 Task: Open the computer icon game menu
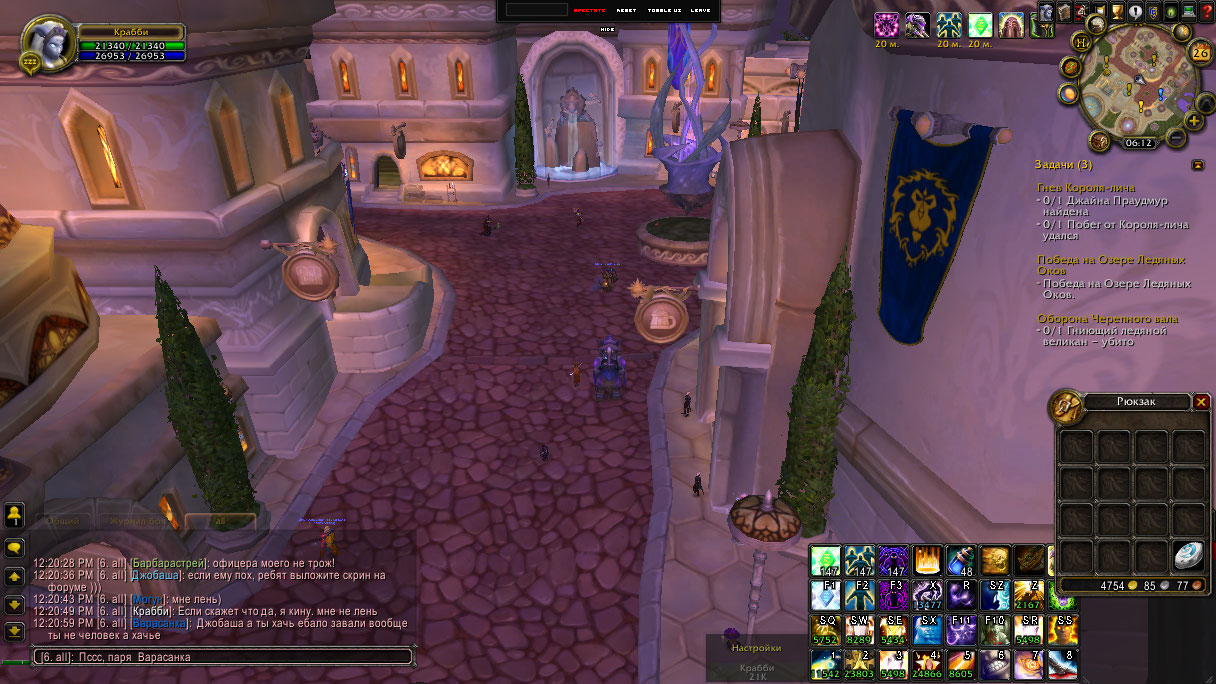1189,12
